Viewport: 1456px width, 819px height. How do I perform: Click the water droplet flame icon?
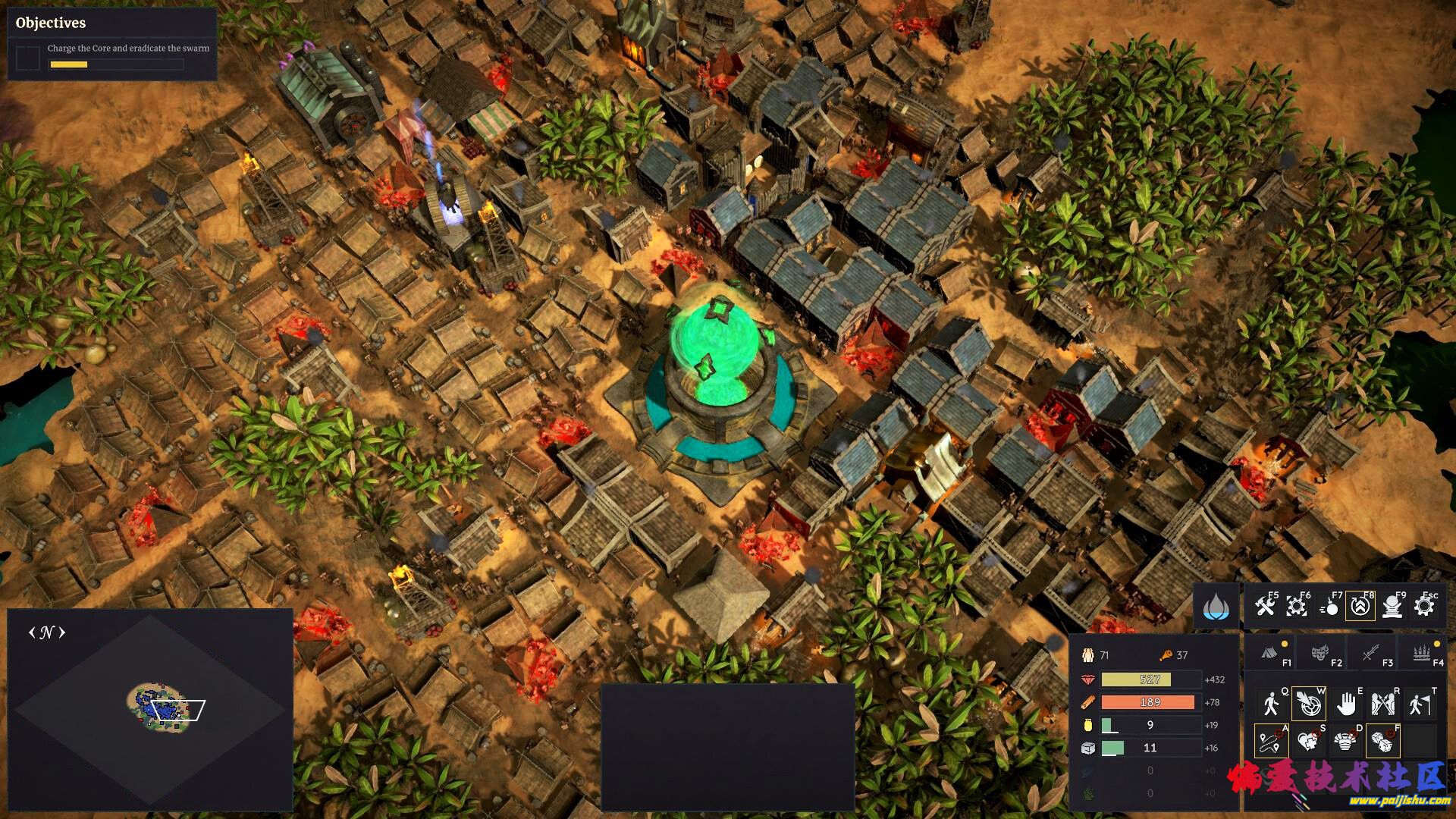tap(1216, 607)
